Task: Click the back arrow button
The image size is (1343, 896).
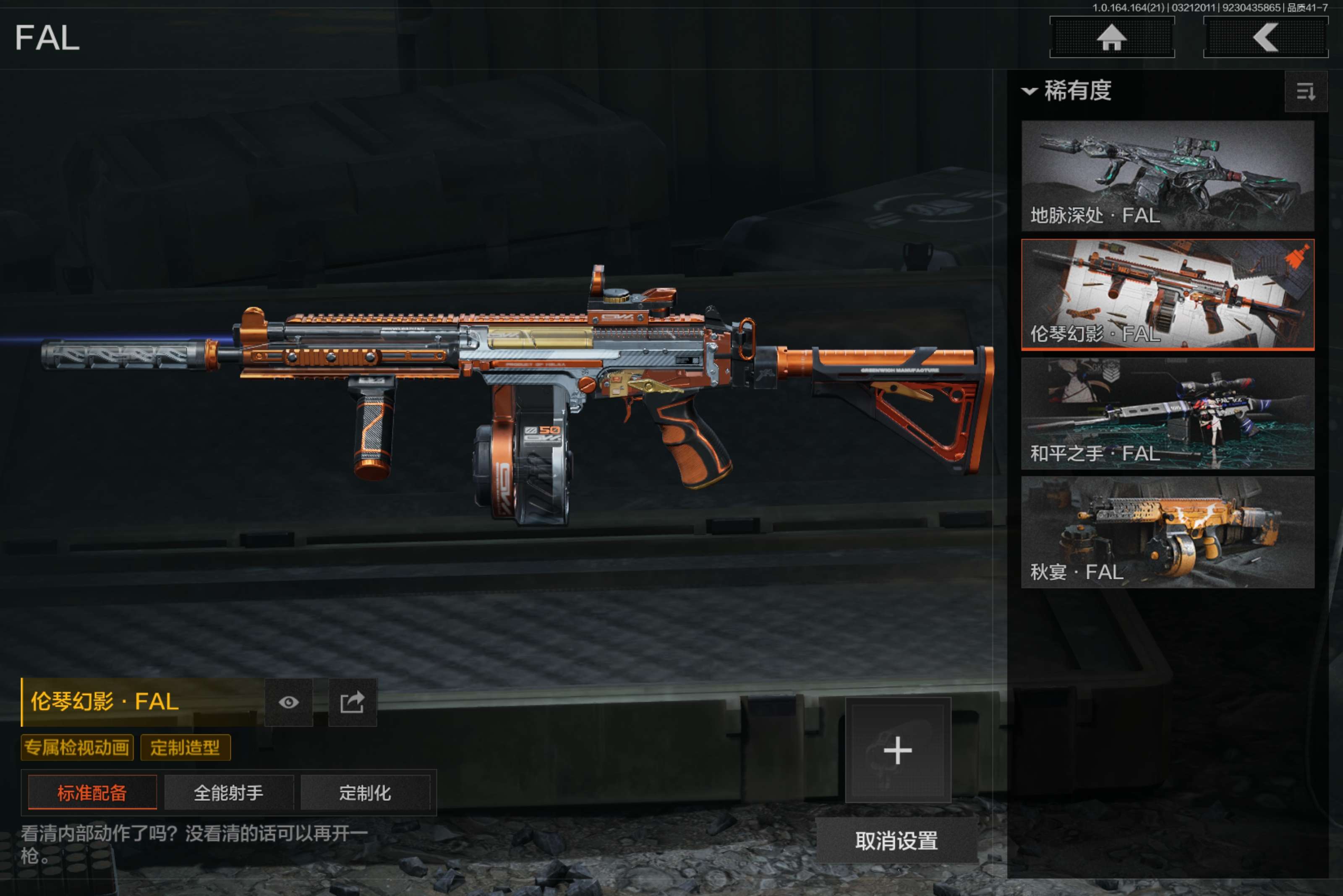Action: point(1265,38)
